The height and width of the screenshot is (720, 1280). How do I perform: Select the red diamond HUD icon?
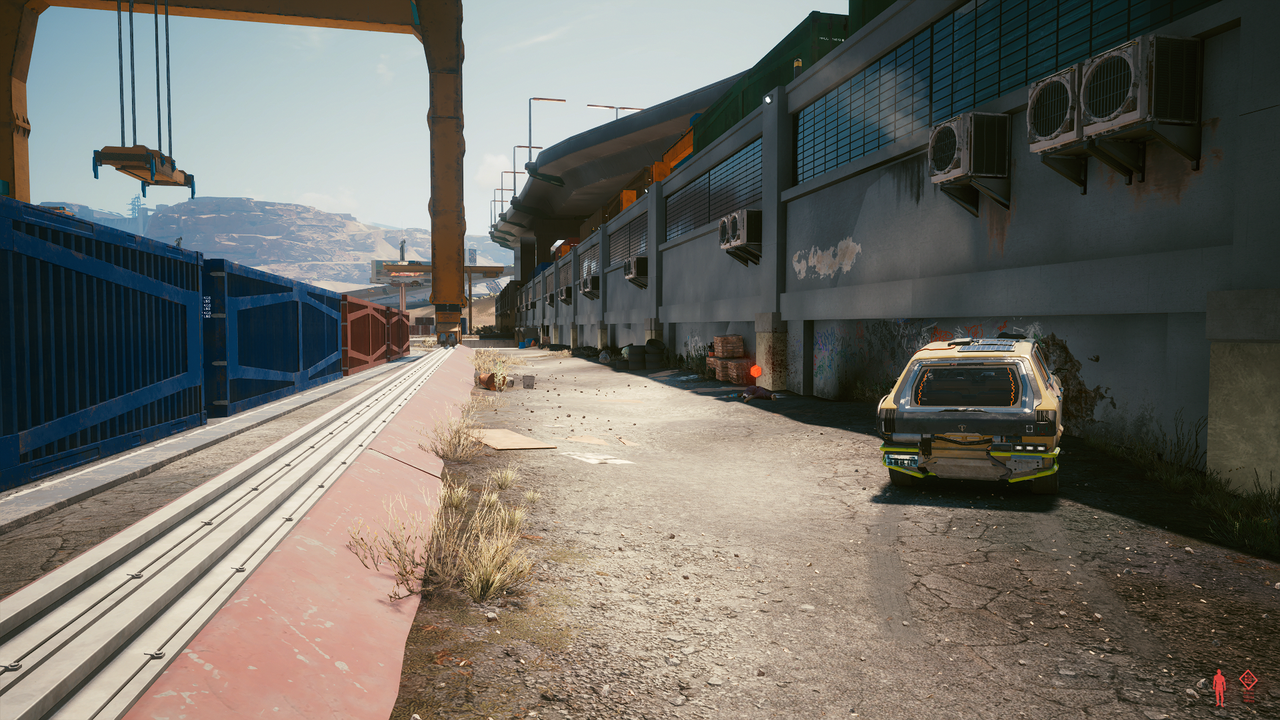click(x=1248, y=680)
